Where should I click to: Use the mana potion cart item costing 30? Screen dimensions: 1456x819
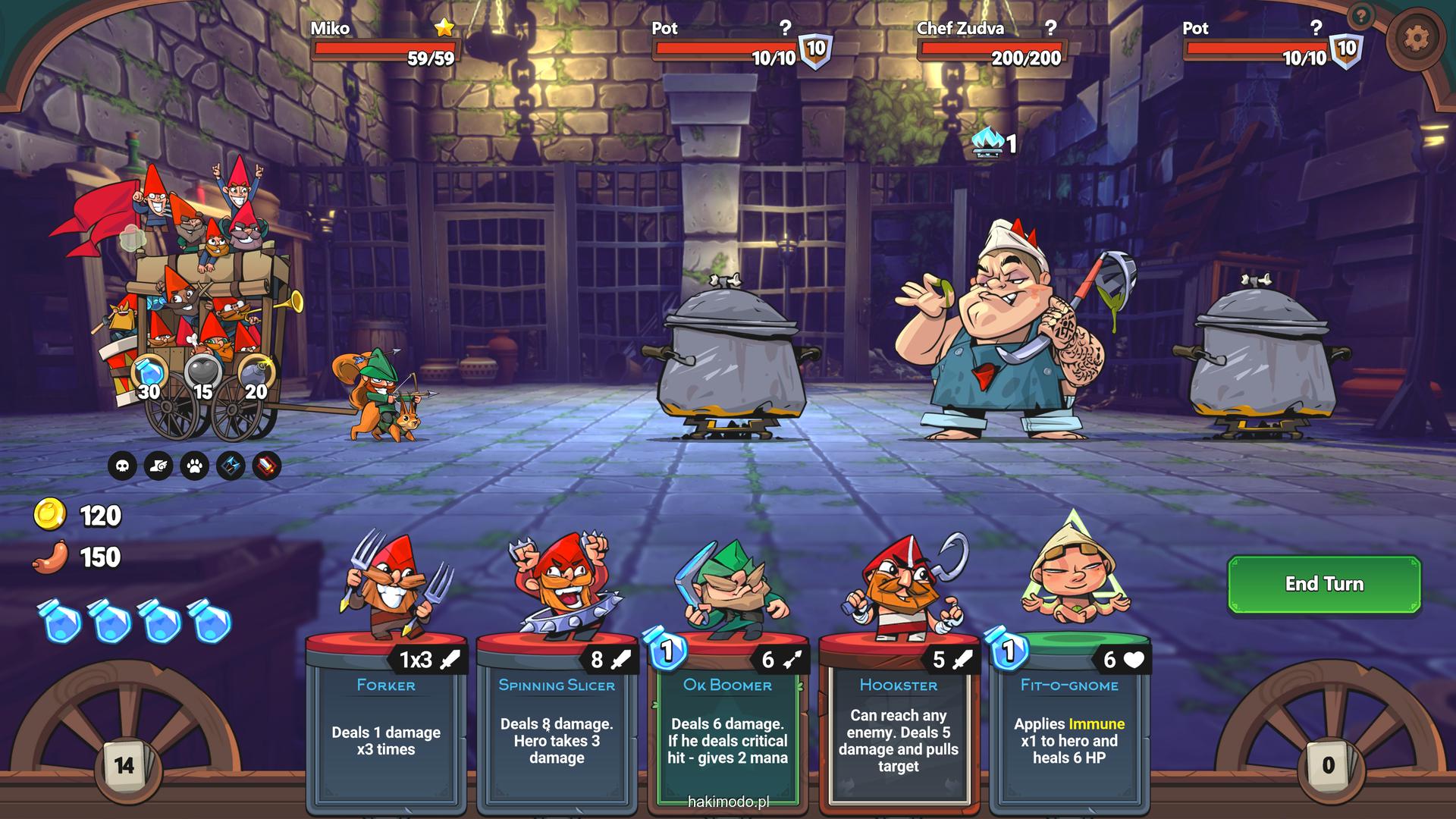pos(150,374)
